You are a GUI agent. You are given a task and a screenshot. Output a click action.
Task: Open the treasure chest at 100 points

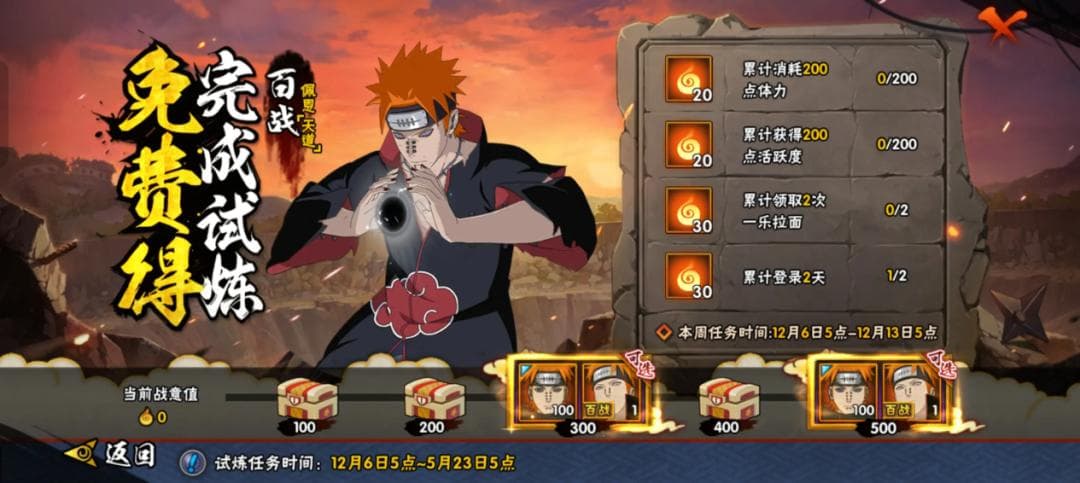[306, 400]
